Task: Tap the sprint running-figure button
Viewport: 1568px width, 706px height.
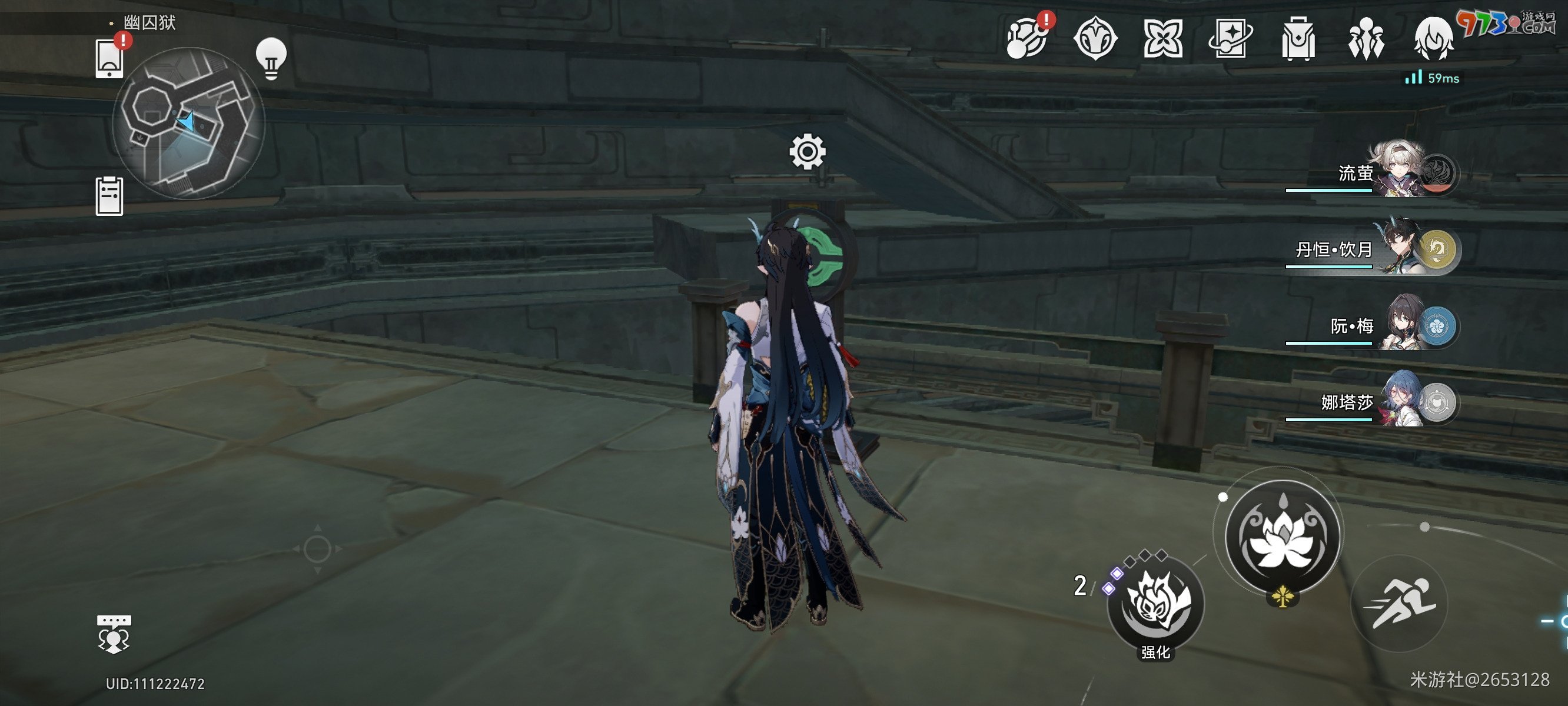Action: (1399, 604)
